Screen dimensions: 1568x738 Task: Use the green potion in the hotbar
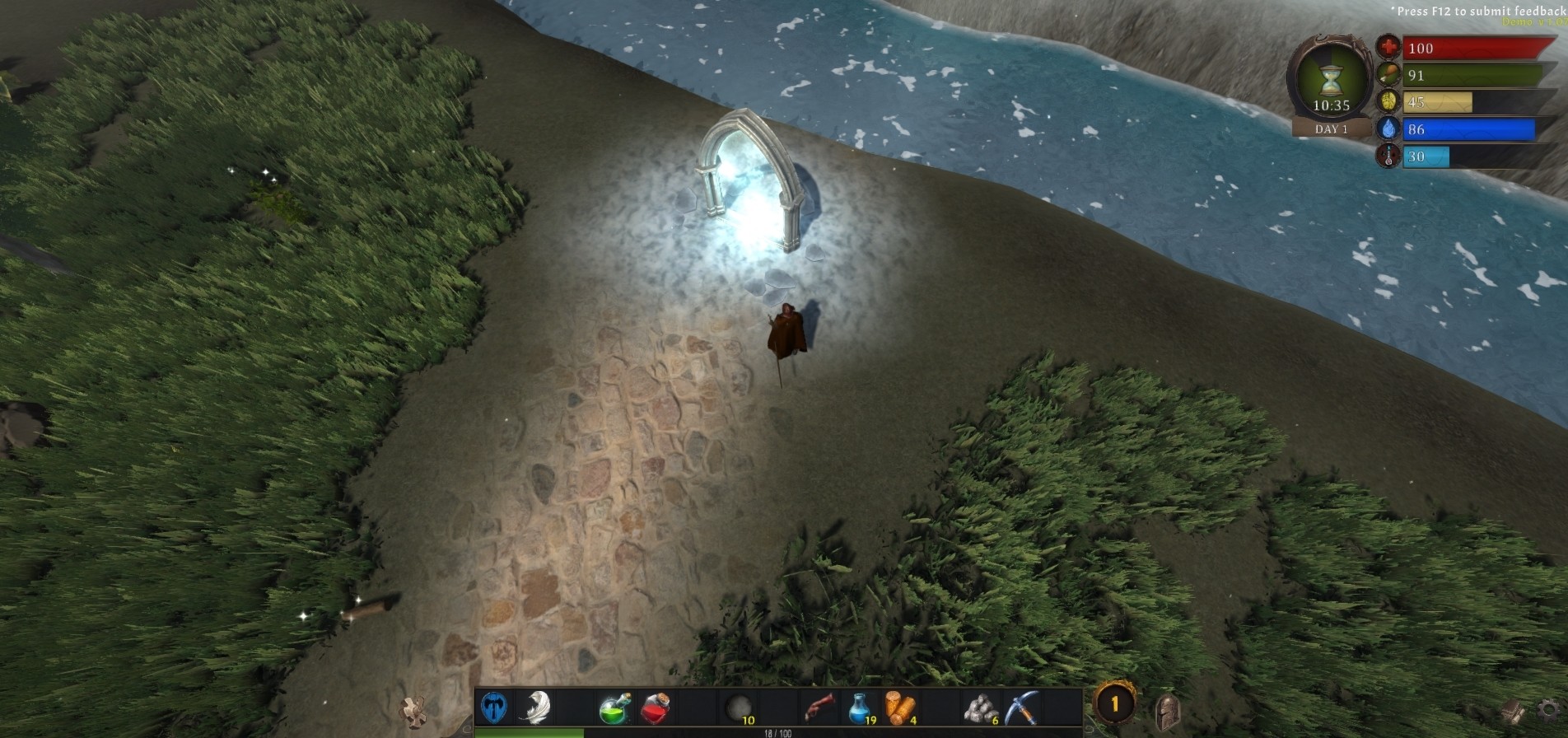tap(614, 708)
